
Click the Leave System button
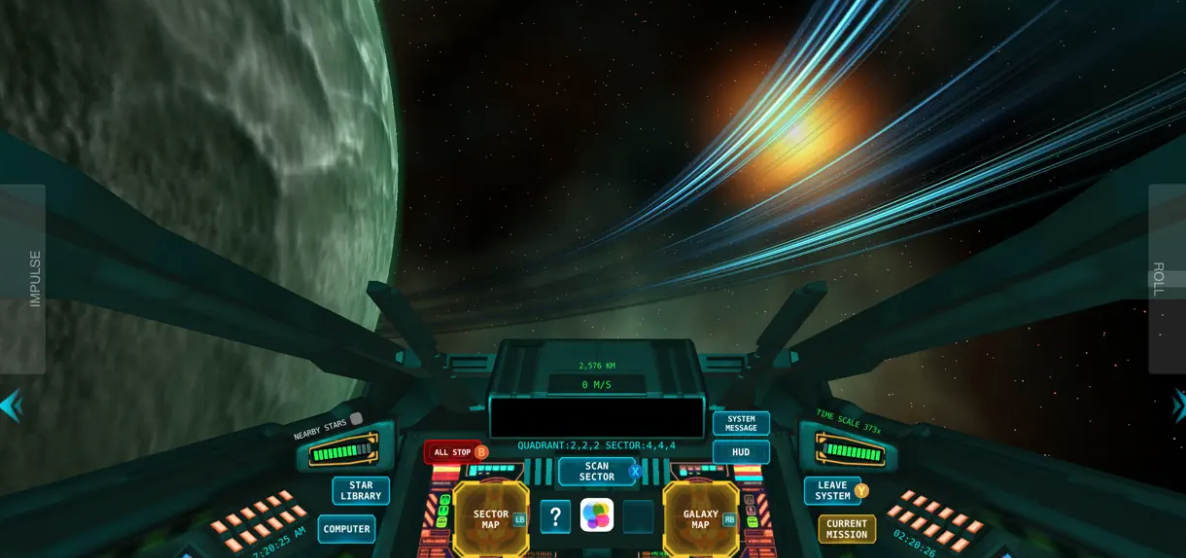833,491
